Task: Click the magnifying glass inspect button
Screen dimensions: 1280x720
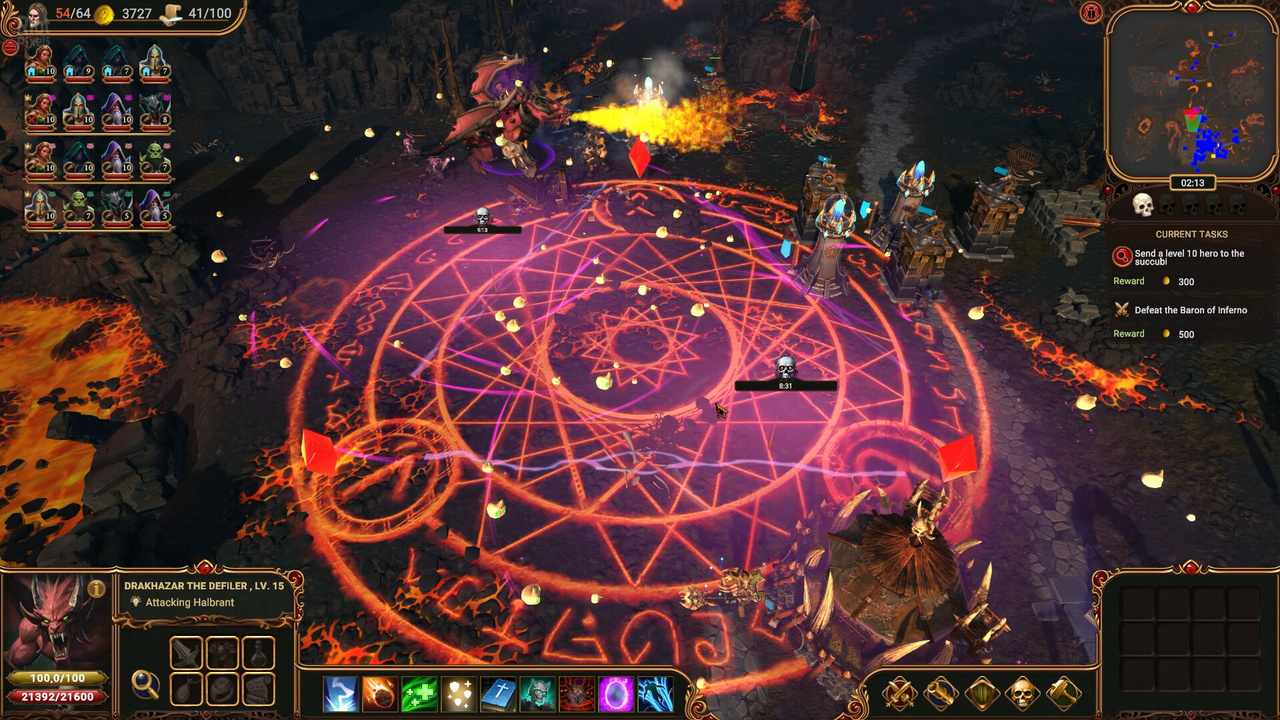Action: point(146,685)
